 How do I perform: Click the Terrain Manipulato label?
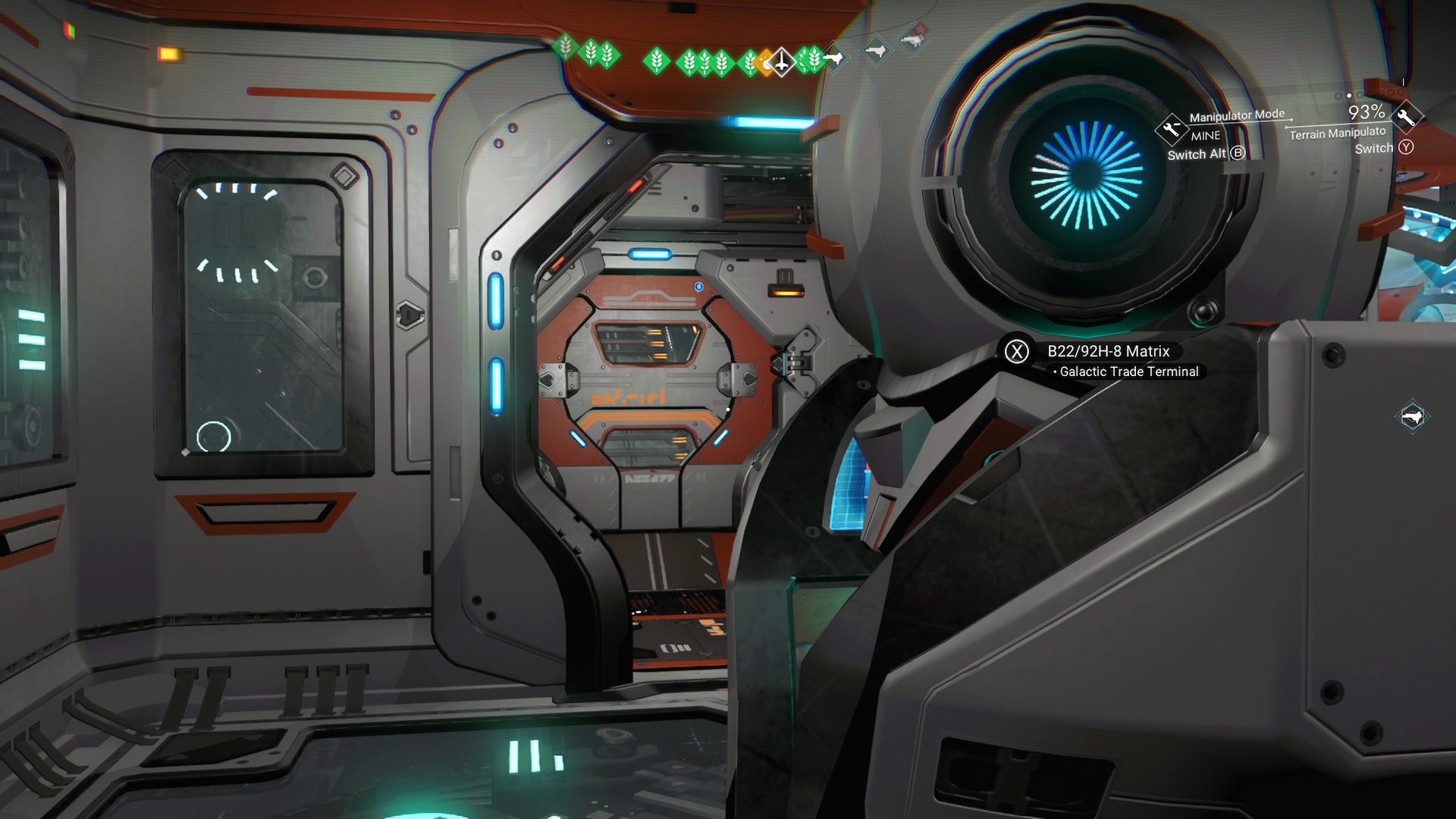click(1338, 133)
